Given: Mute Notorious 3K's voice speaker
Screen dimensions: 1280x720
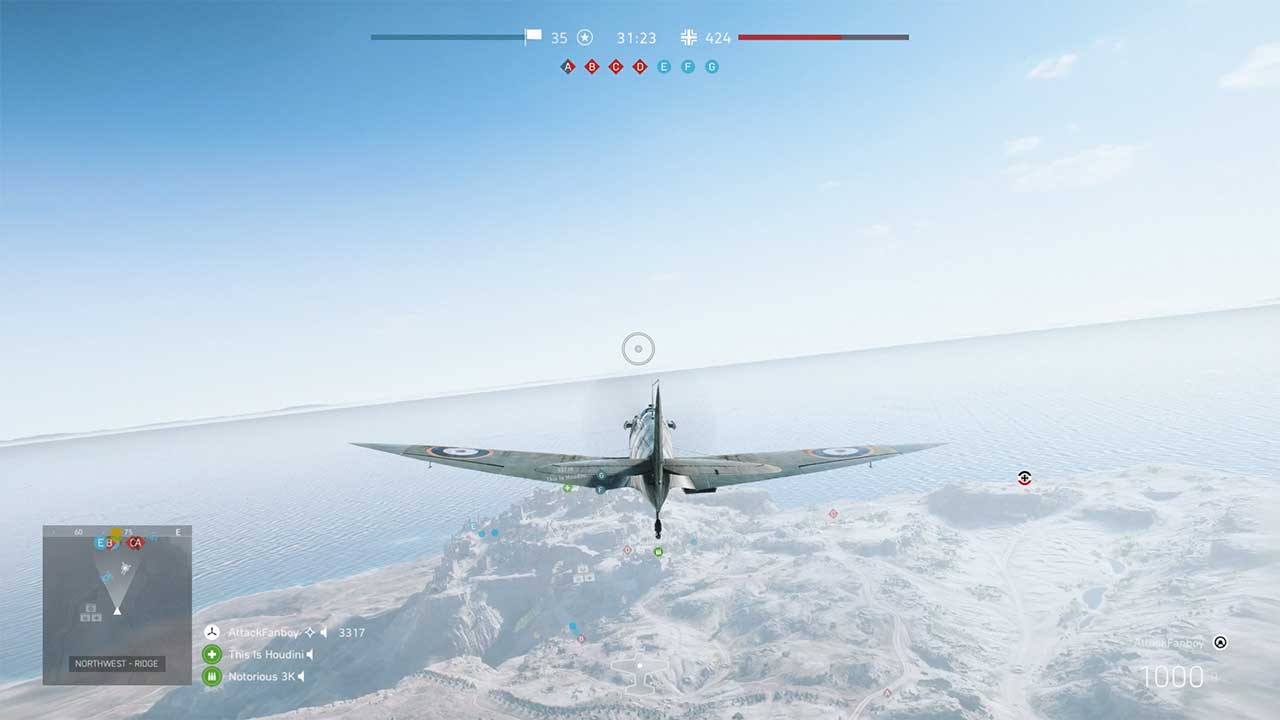Looking at the screenshot, I should (x=300, y=676).
